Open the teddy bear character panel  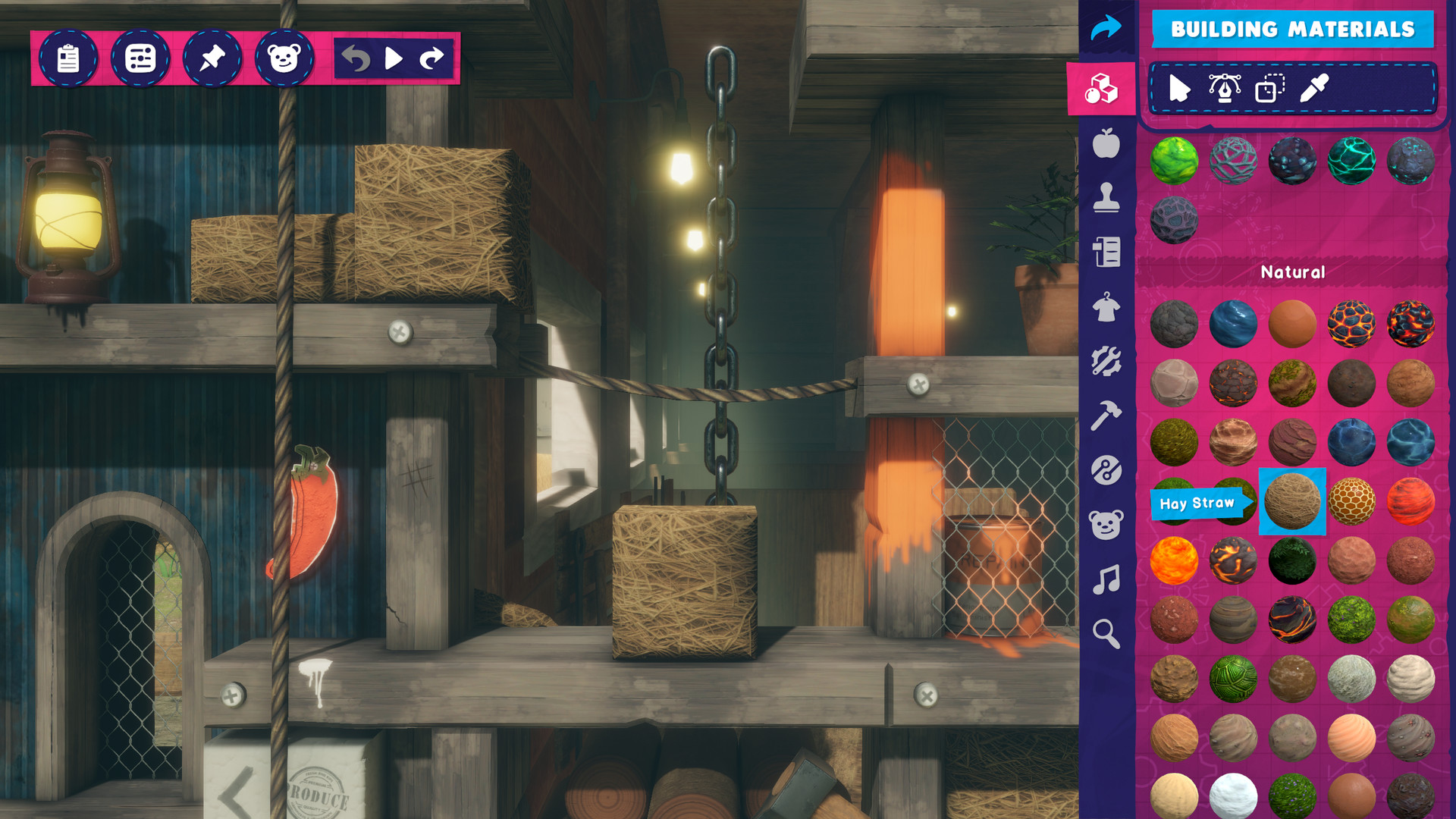(x=1106, y=523)
